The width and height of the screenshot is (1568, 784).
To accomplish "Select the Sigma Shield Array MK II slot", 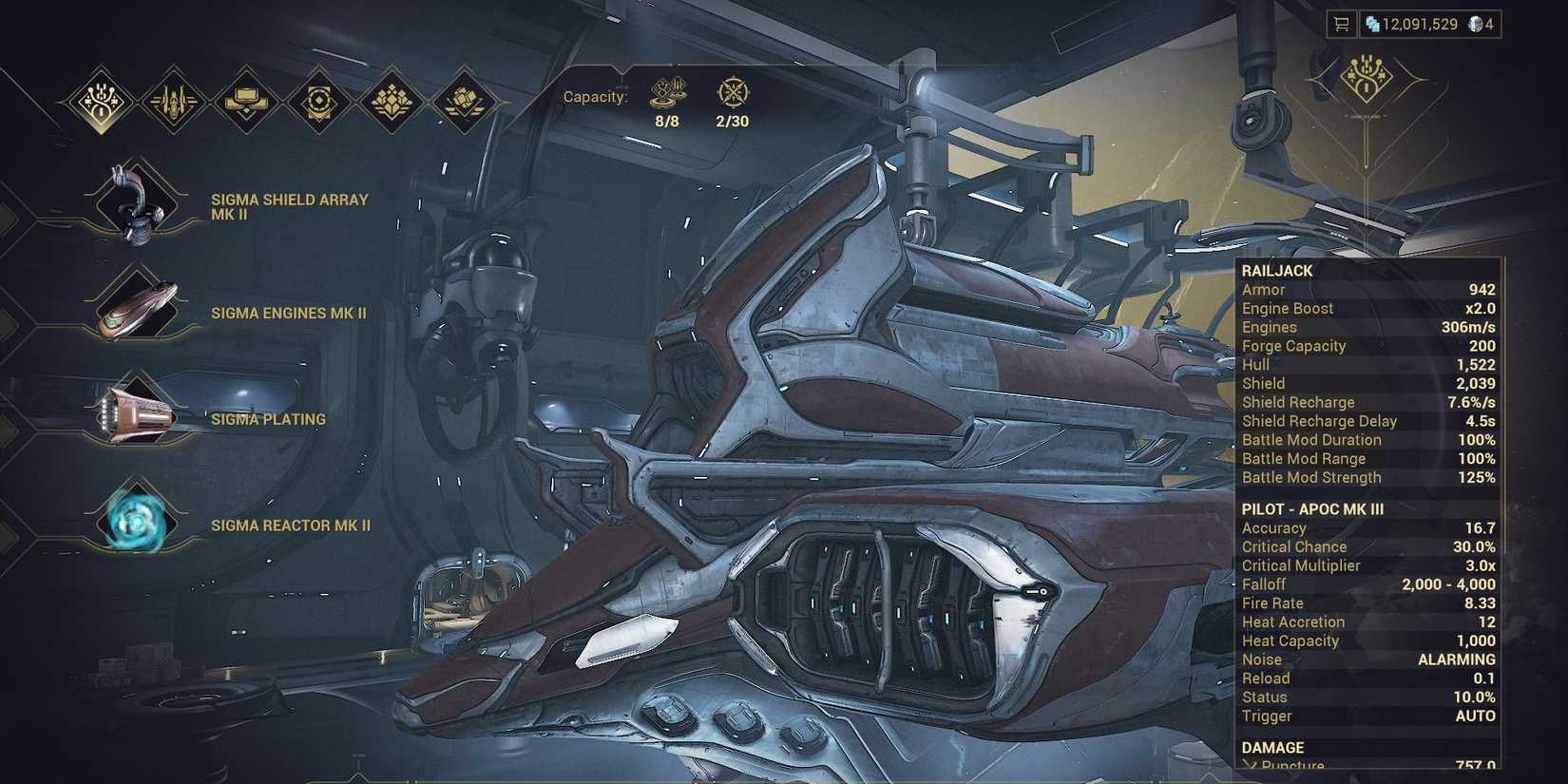I will [x=133, y=204].
